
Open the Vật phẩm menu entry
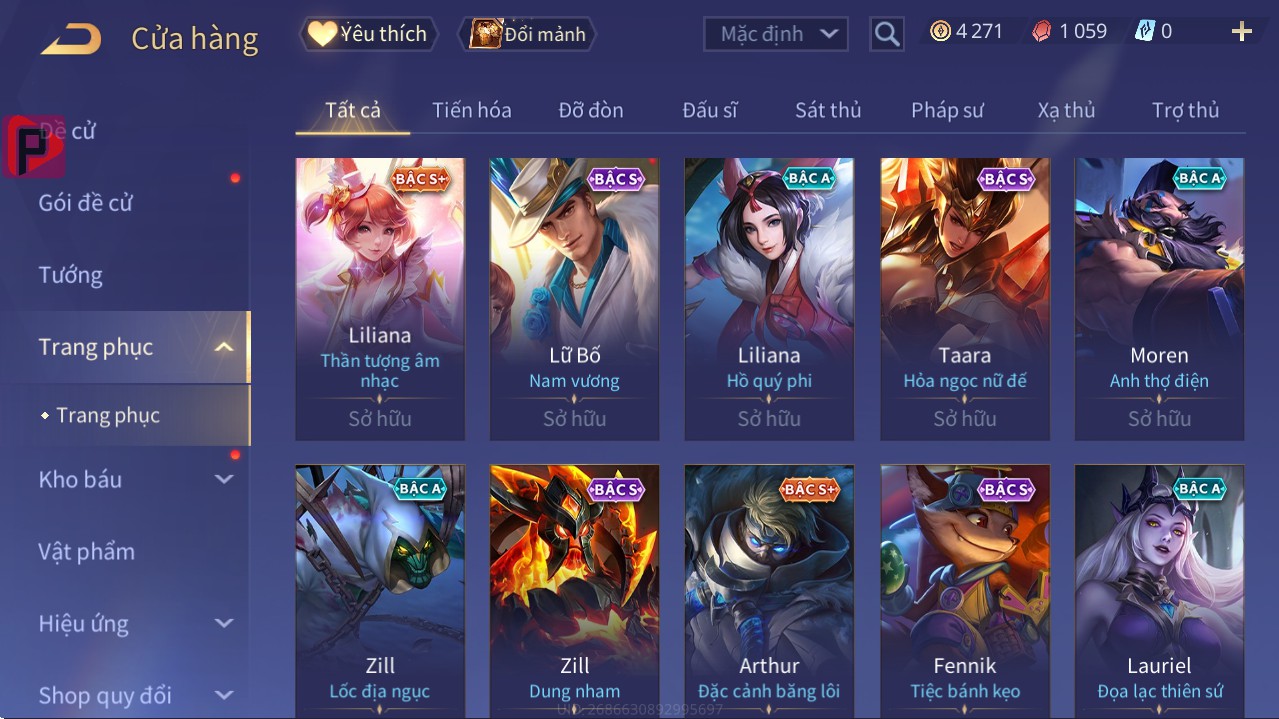[x=87, y=551]
